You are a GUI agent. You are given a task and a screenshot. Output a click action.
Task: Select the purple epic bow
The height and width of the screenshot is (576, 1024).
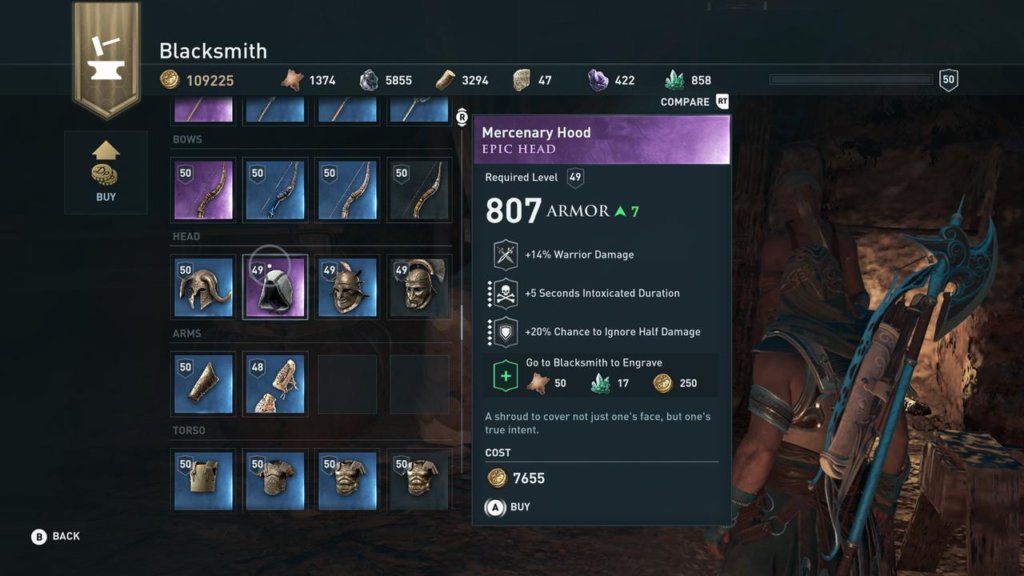204,190
